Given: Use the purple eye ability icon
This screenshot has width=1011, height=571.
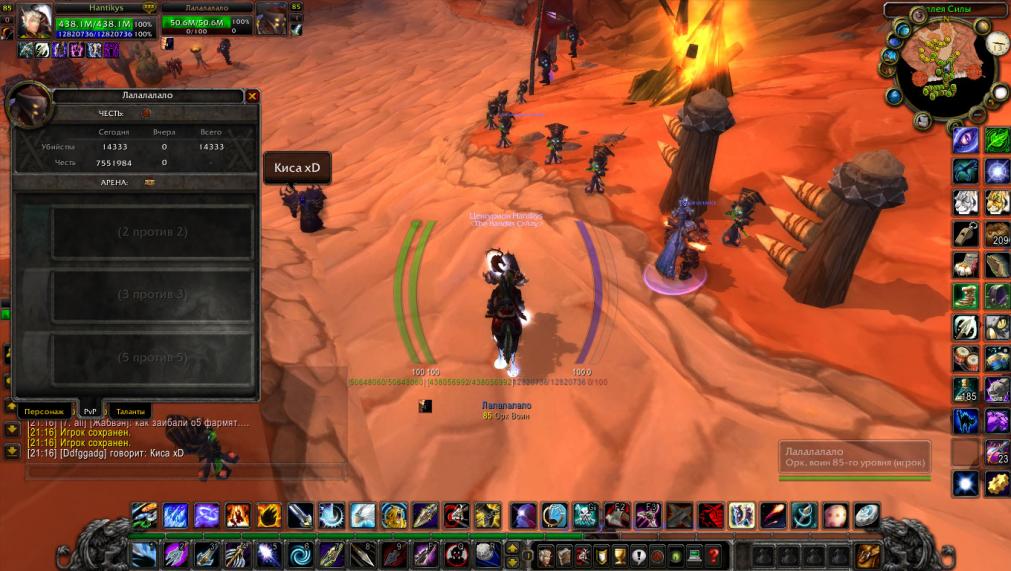Looking at the screenshot, I should click(965, 139).
